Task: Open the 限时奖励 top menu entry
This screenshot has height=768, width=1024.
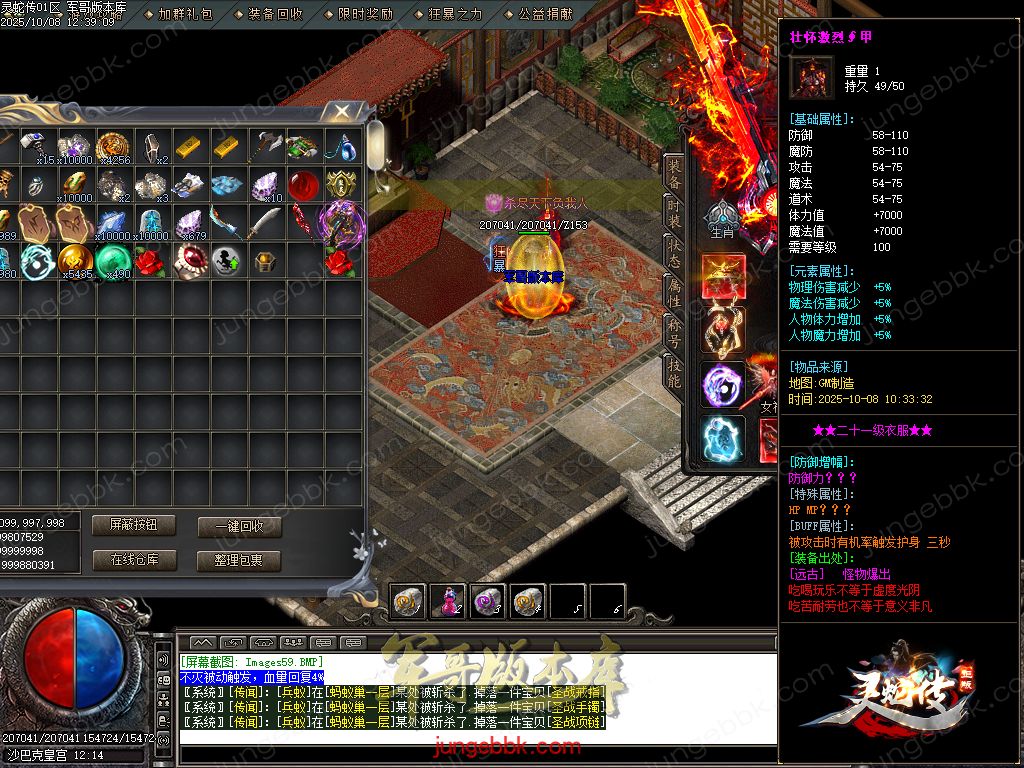Action: point(365,14)
